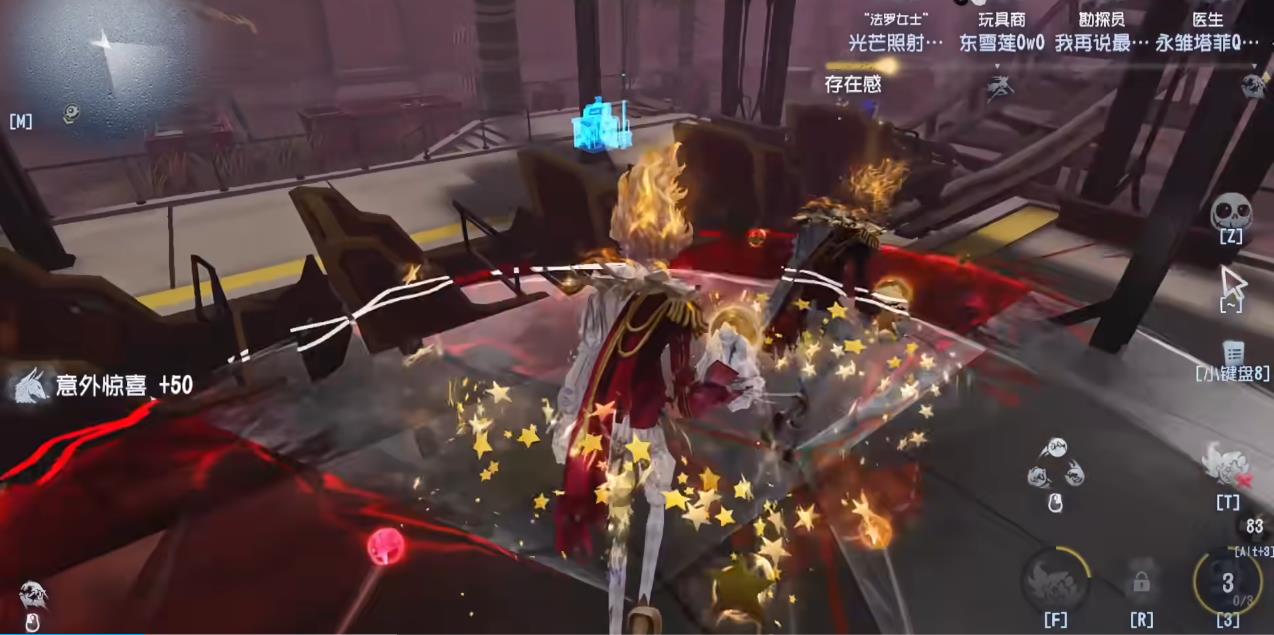
Task: Select the 医生 Doctor player entry
Action: [1207, 43]
